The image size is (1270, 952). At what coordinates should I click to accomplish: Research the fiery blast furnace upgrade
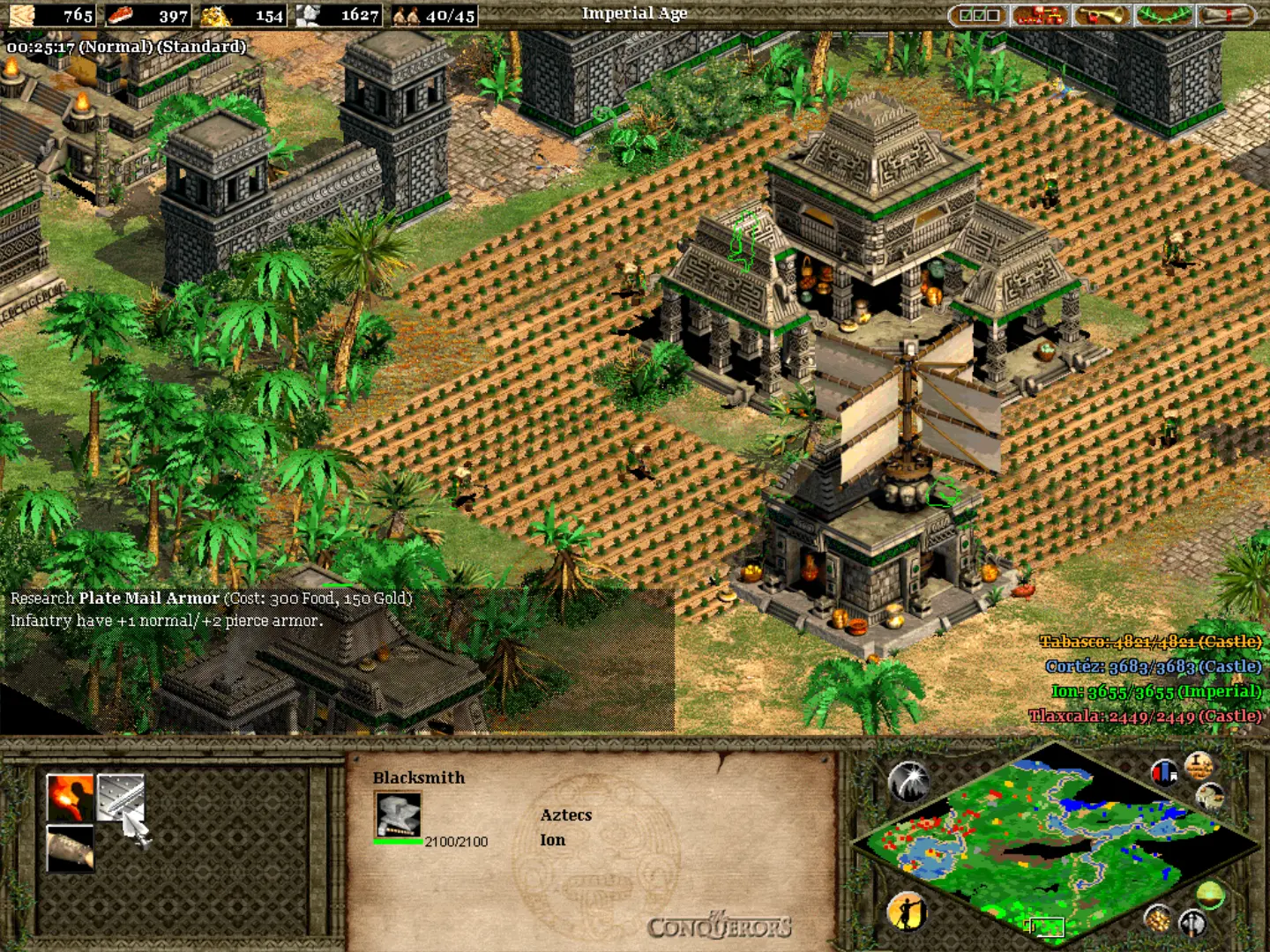(x=70, y=797)
